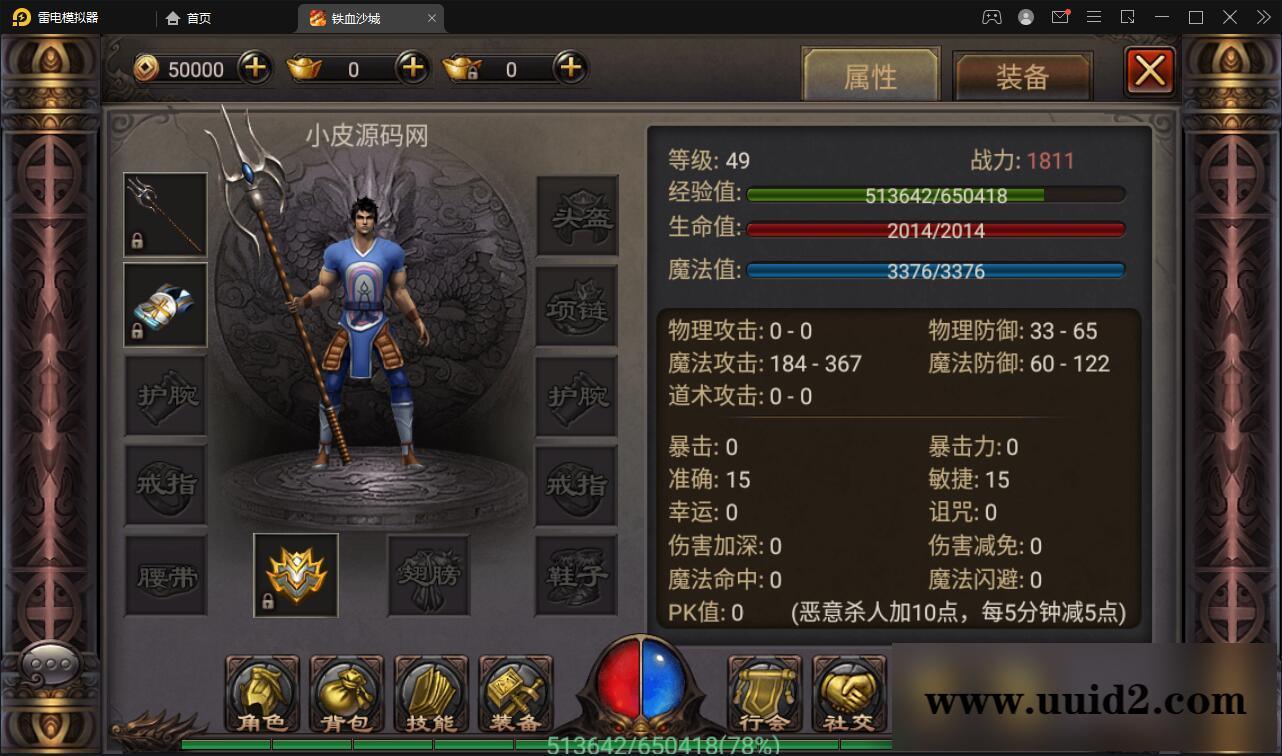
Task: Select the 铁血沙城 game tab
Action: click(x=355, y=17)
